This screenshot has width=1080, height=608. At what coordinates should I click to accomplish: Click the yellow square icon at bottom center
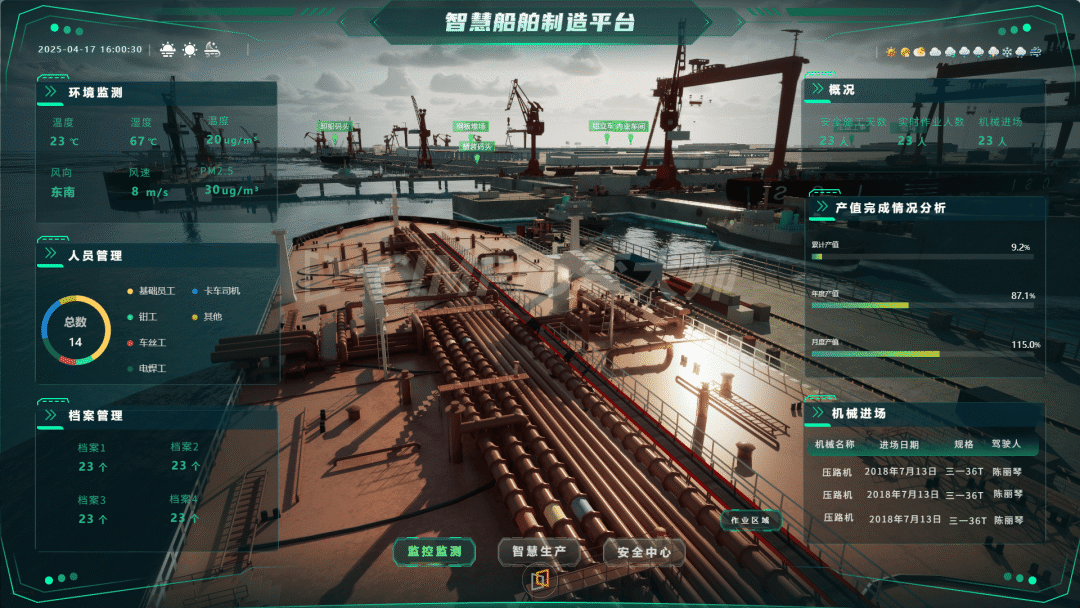(x=540, y=579)
